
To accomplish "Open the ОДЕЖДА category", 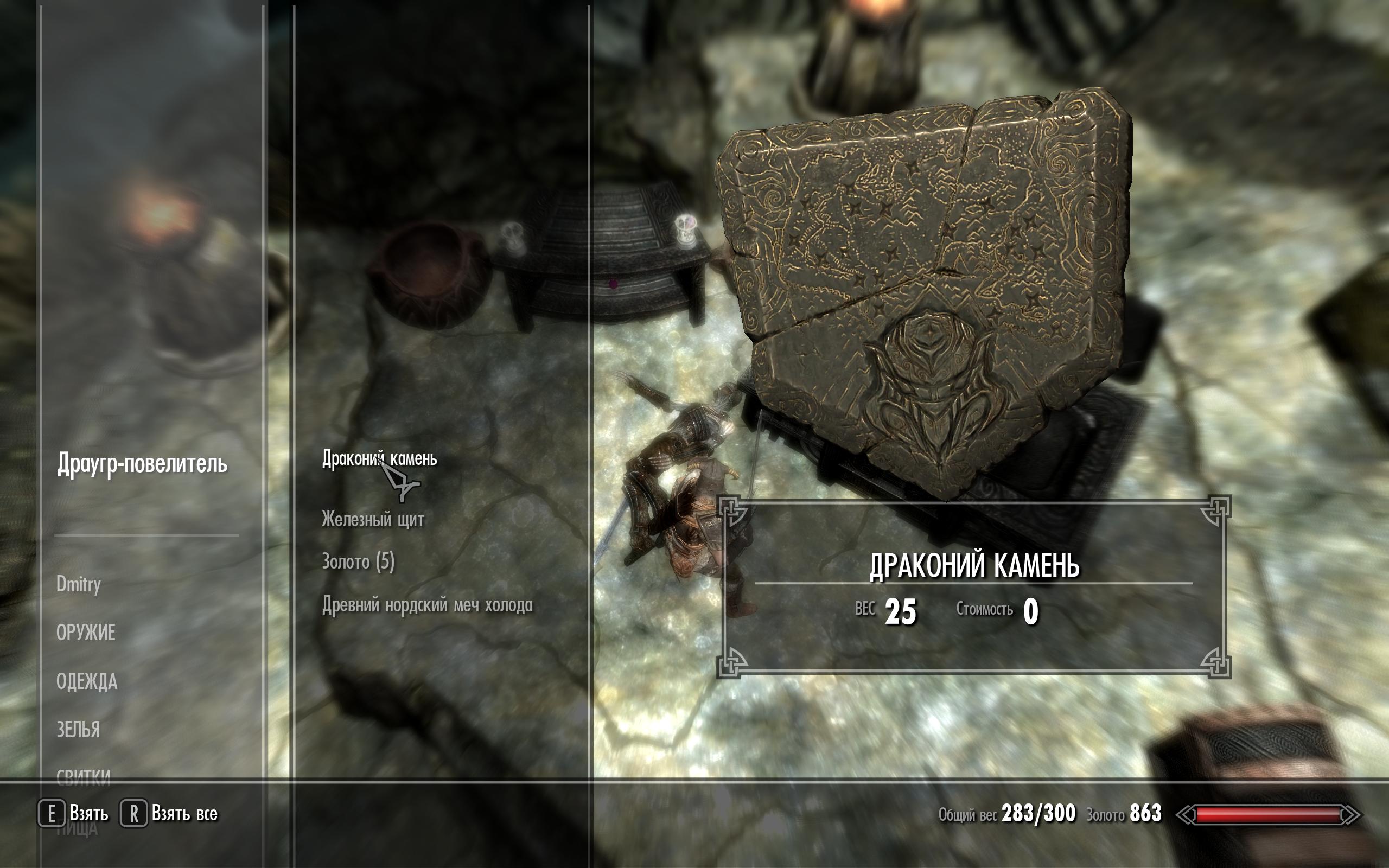I will (x=87, y=681).
